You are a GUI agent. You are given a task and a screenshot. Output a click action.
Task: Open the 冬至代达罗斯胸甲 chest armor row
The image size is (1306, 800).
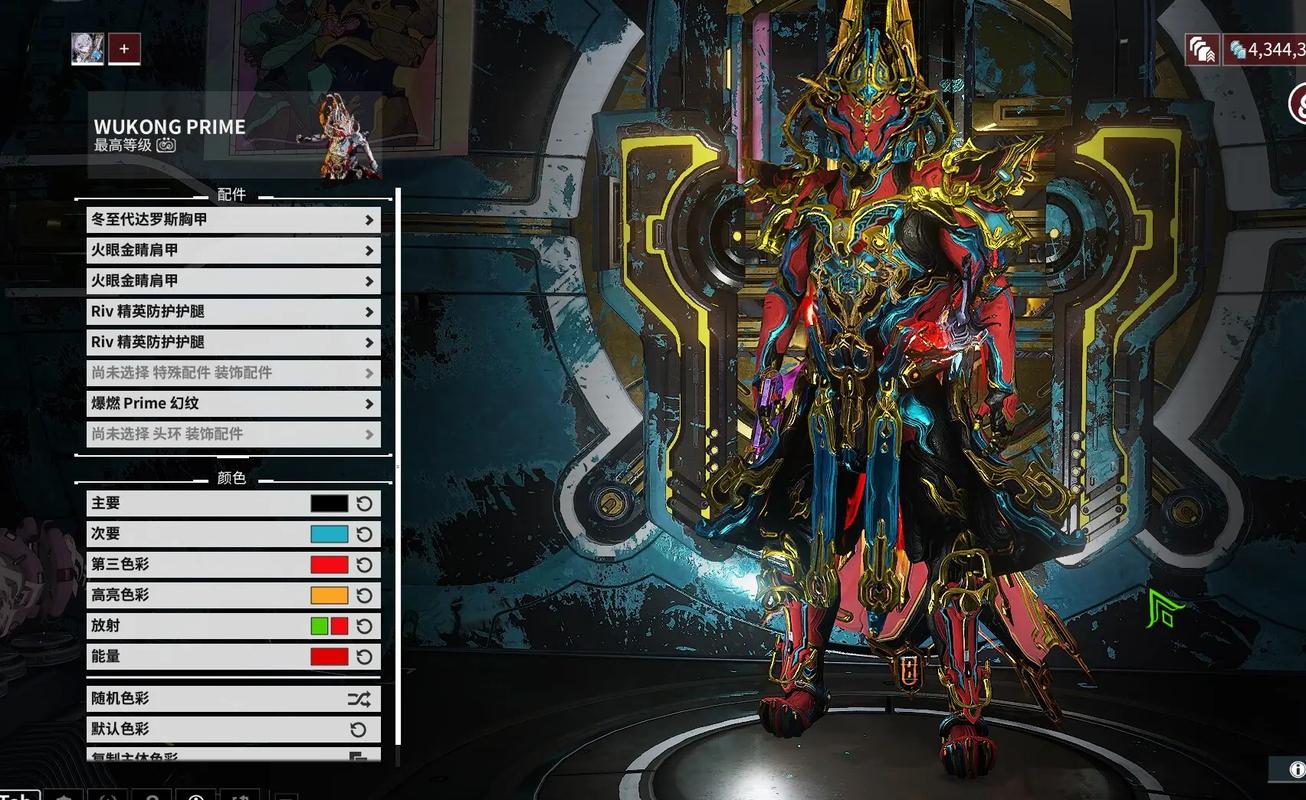(232, 219)
